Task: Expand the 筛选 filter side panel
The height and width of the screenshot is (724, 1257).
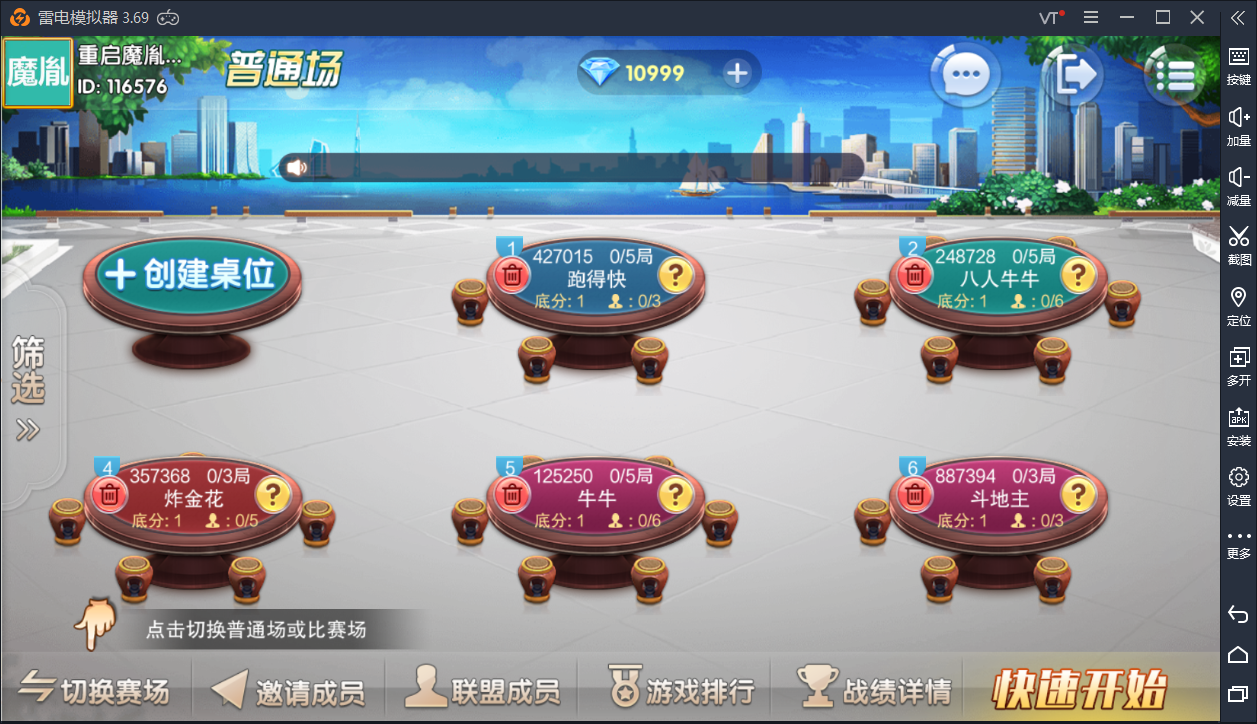Action: [28, 388]
